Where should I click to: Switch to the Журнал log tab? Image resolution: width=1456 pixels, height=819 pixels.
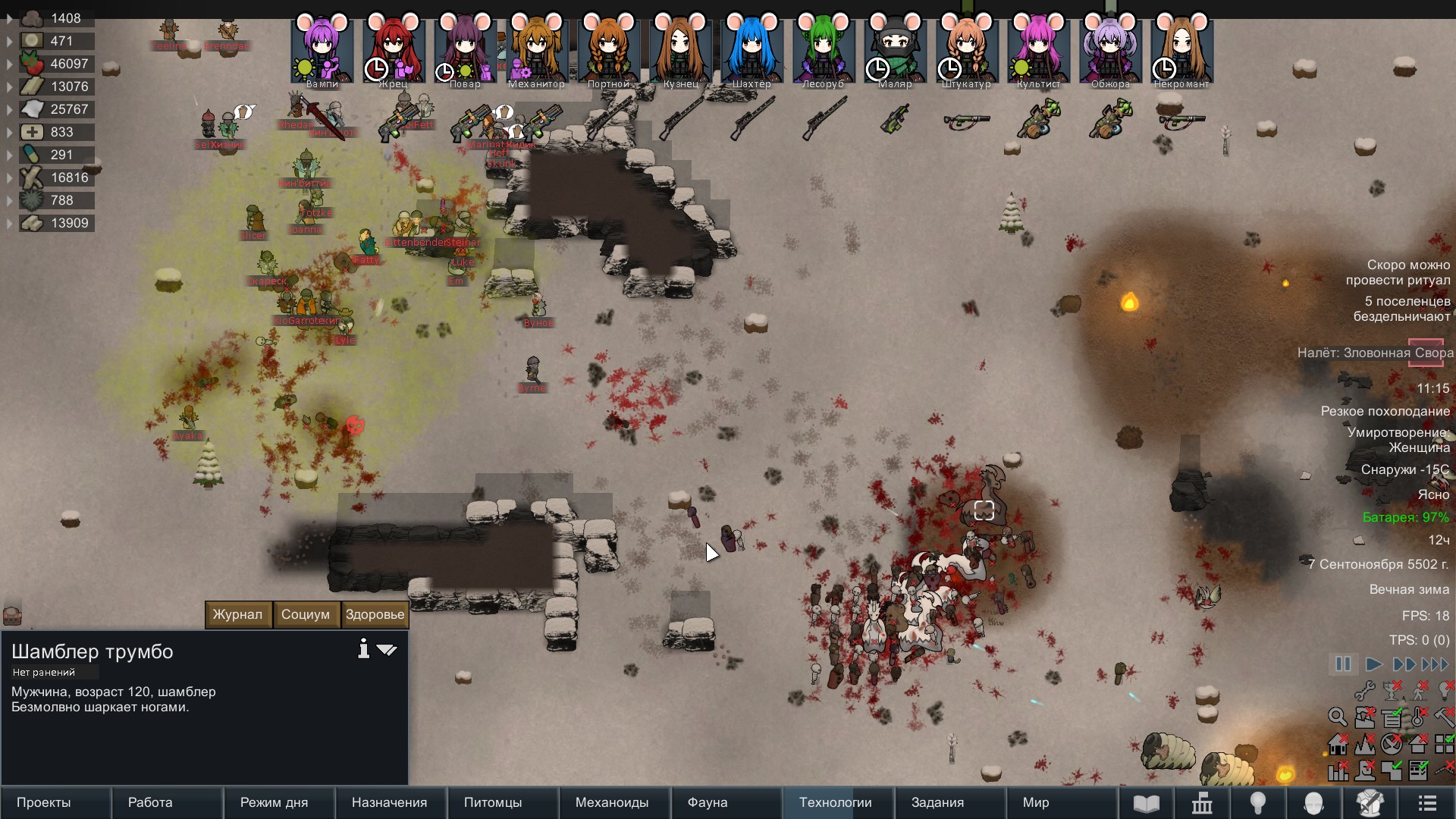pyautogui.click(x=237, y=614)
